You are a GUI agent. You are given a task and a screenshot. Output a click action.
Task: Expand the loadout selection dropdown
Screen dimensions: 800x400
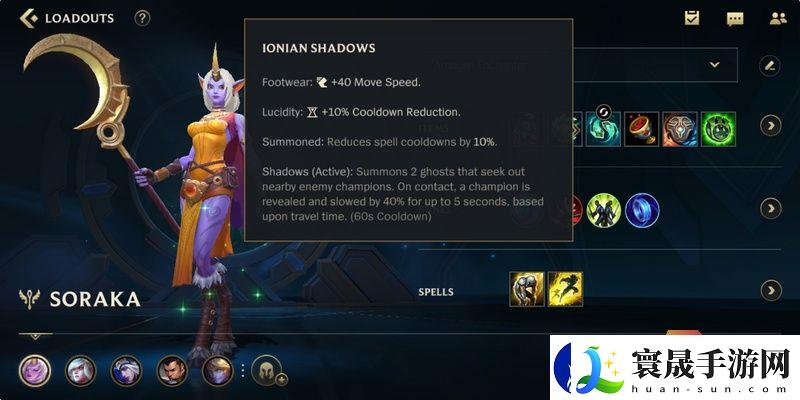pos(715,65)
